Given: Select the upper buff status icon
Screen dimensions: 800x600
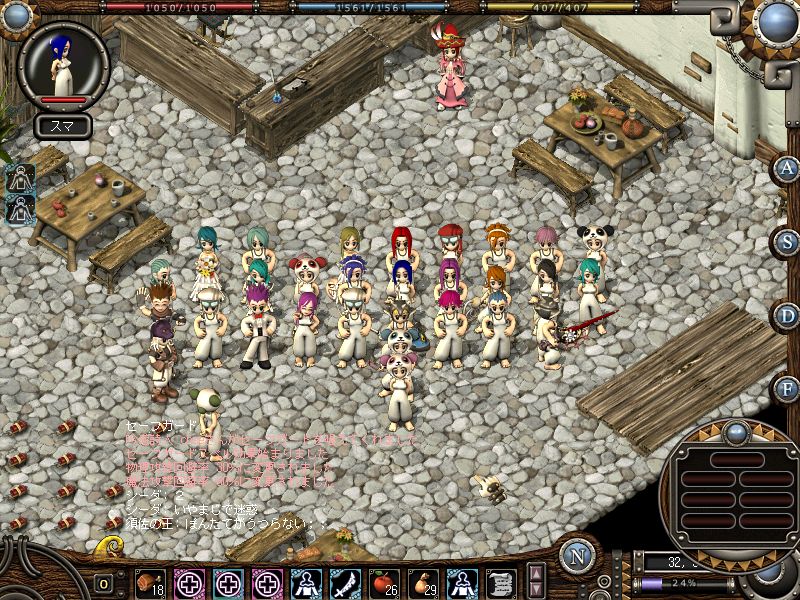Looking at the screenshot, I should pos(20,179).
